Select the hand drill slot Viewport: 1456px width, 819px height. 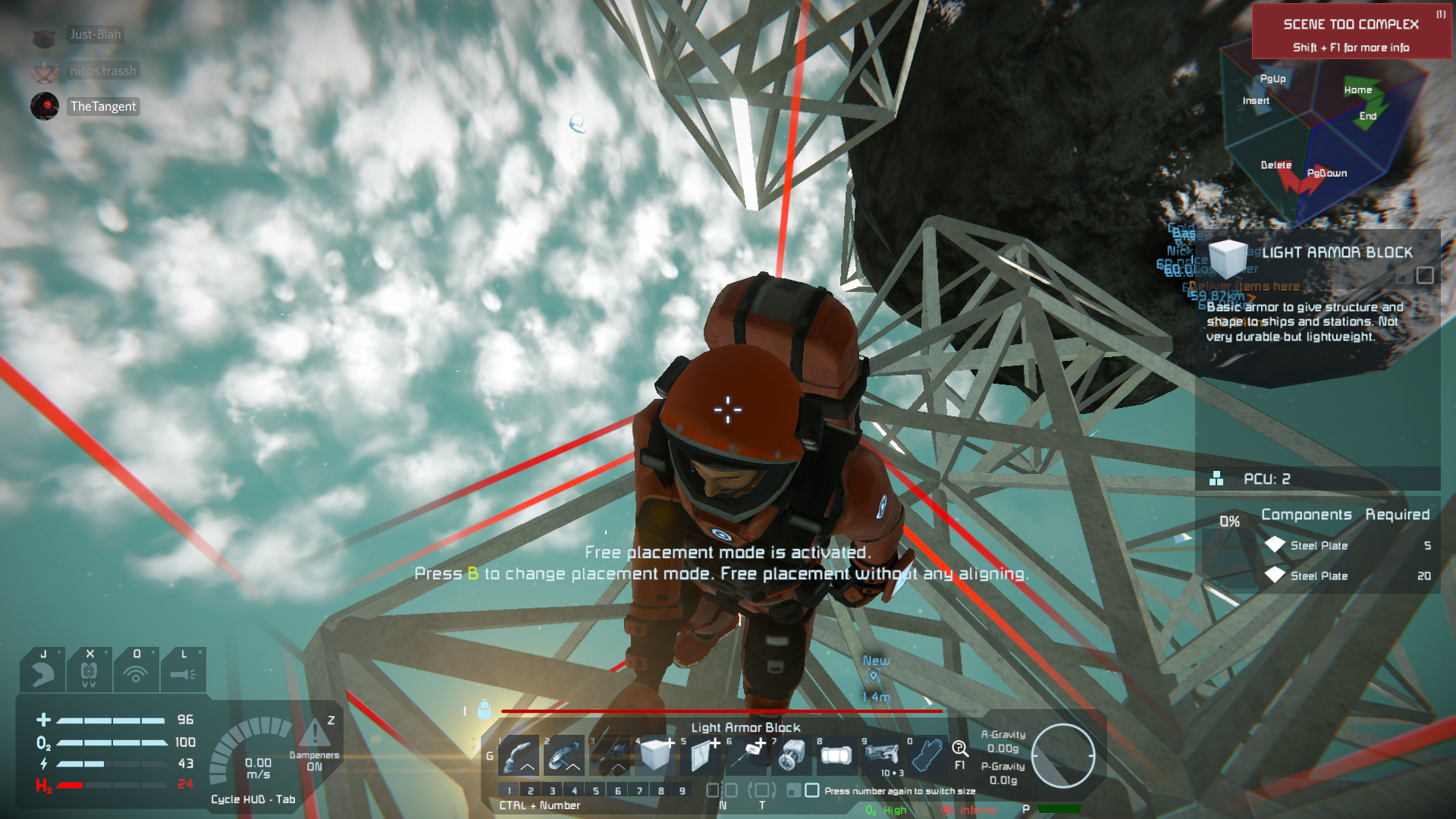click(610, 755)
